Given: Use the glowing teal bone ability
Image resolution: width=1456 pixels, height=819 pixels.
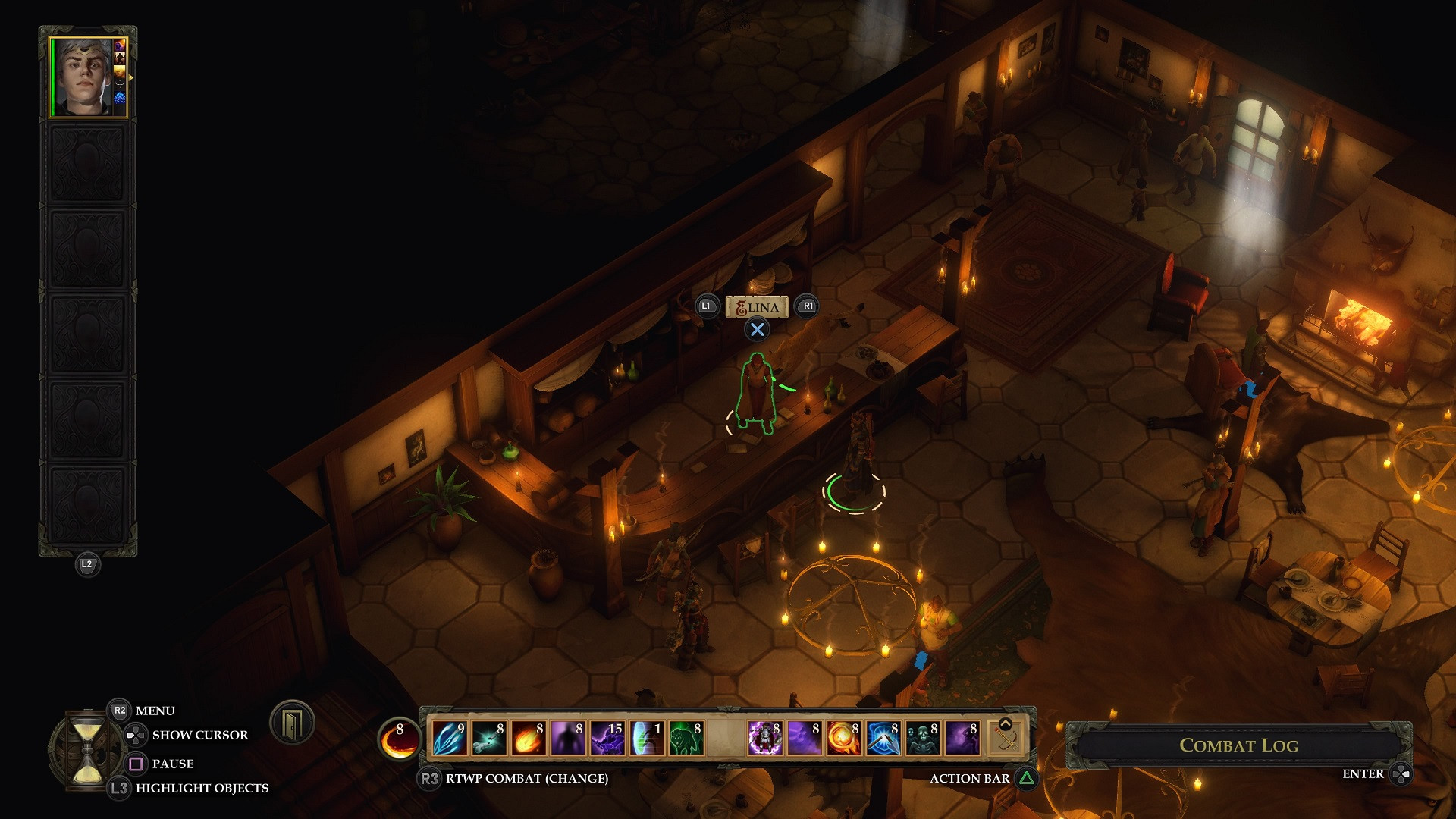Looking at the screenshot, I should click(488, 738).
